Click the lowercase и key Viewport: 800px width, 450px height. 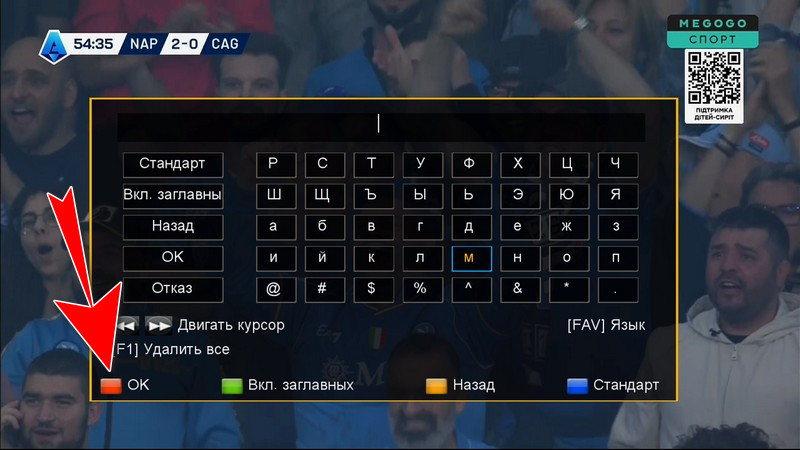coord(274,257)
